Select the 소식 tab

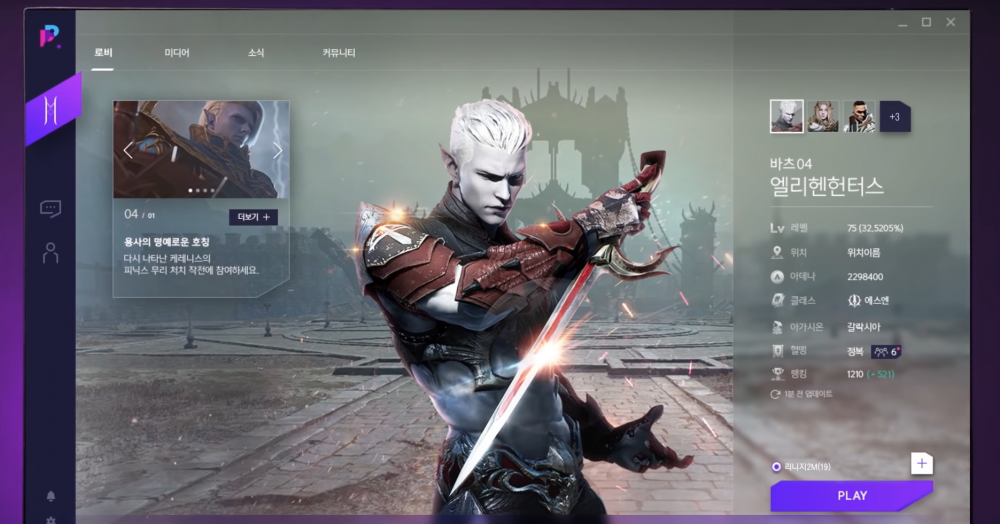[x=256, y=53]
